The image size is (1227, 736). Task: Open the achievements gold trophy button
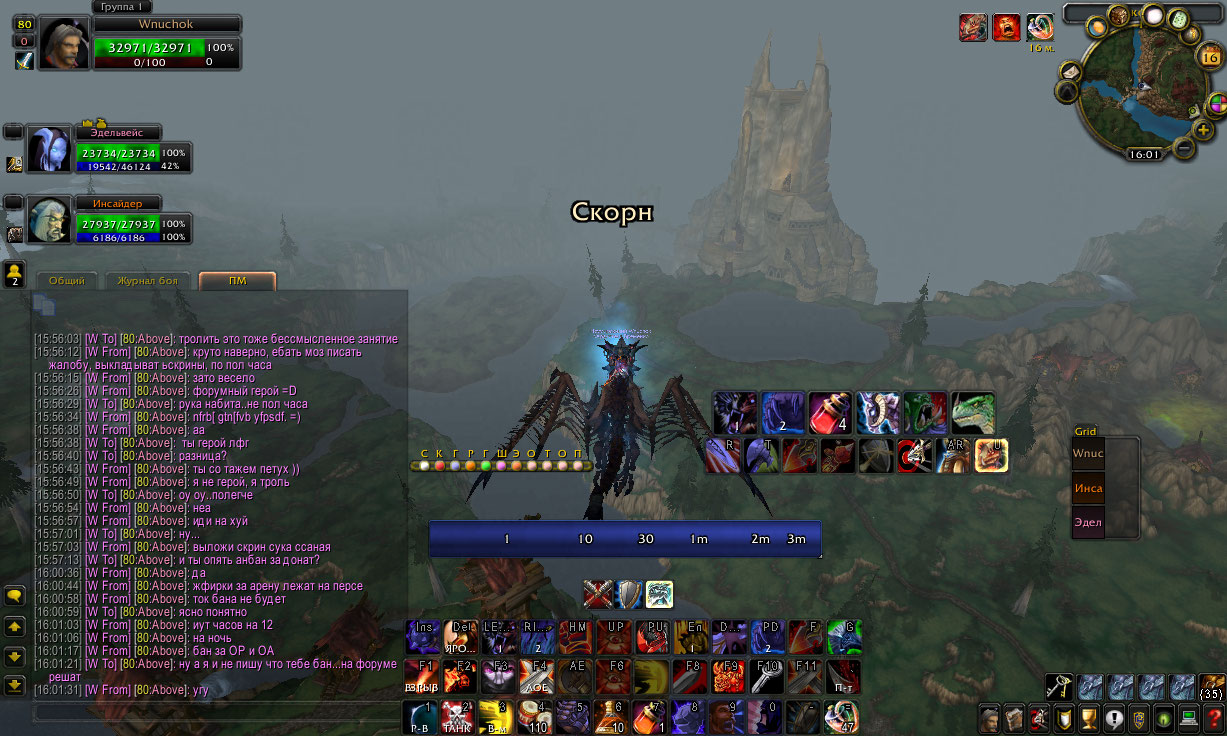(x=1090, y=717)
